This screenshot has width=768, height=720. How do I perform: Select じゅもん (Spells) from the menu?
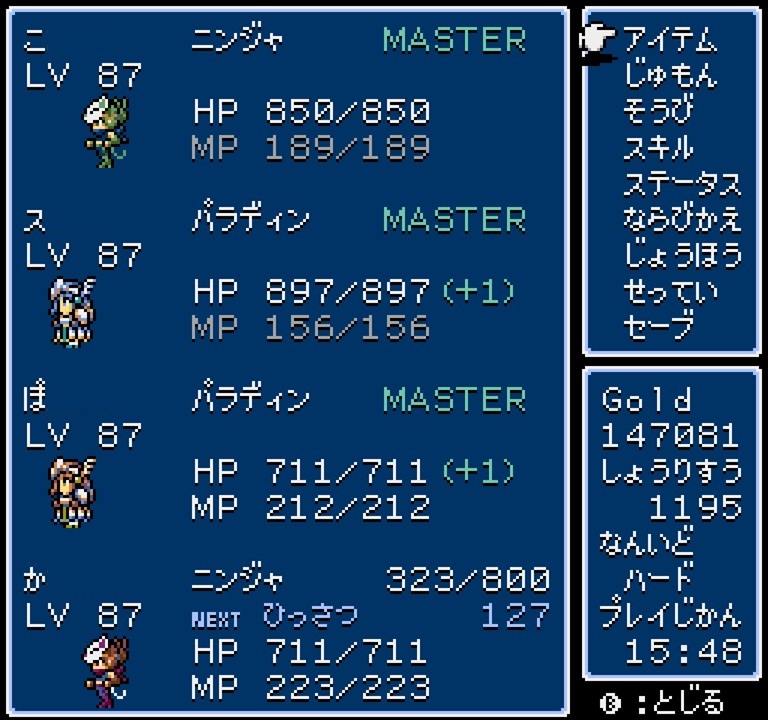[x=669, y=75]
